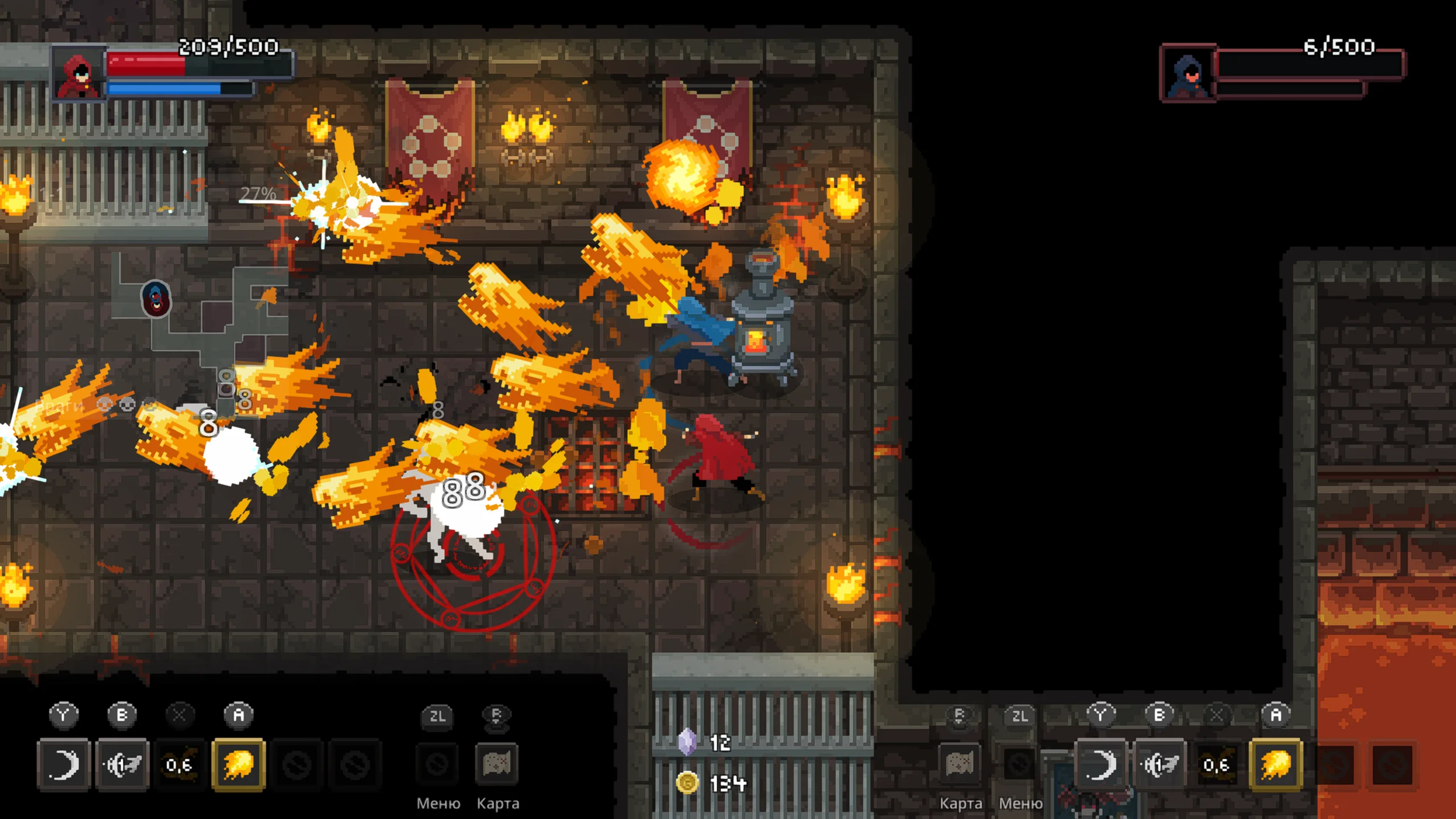Click the gold coin currency icon
The width and height of the screenshot is (1456, 819).
pos(687,783)
